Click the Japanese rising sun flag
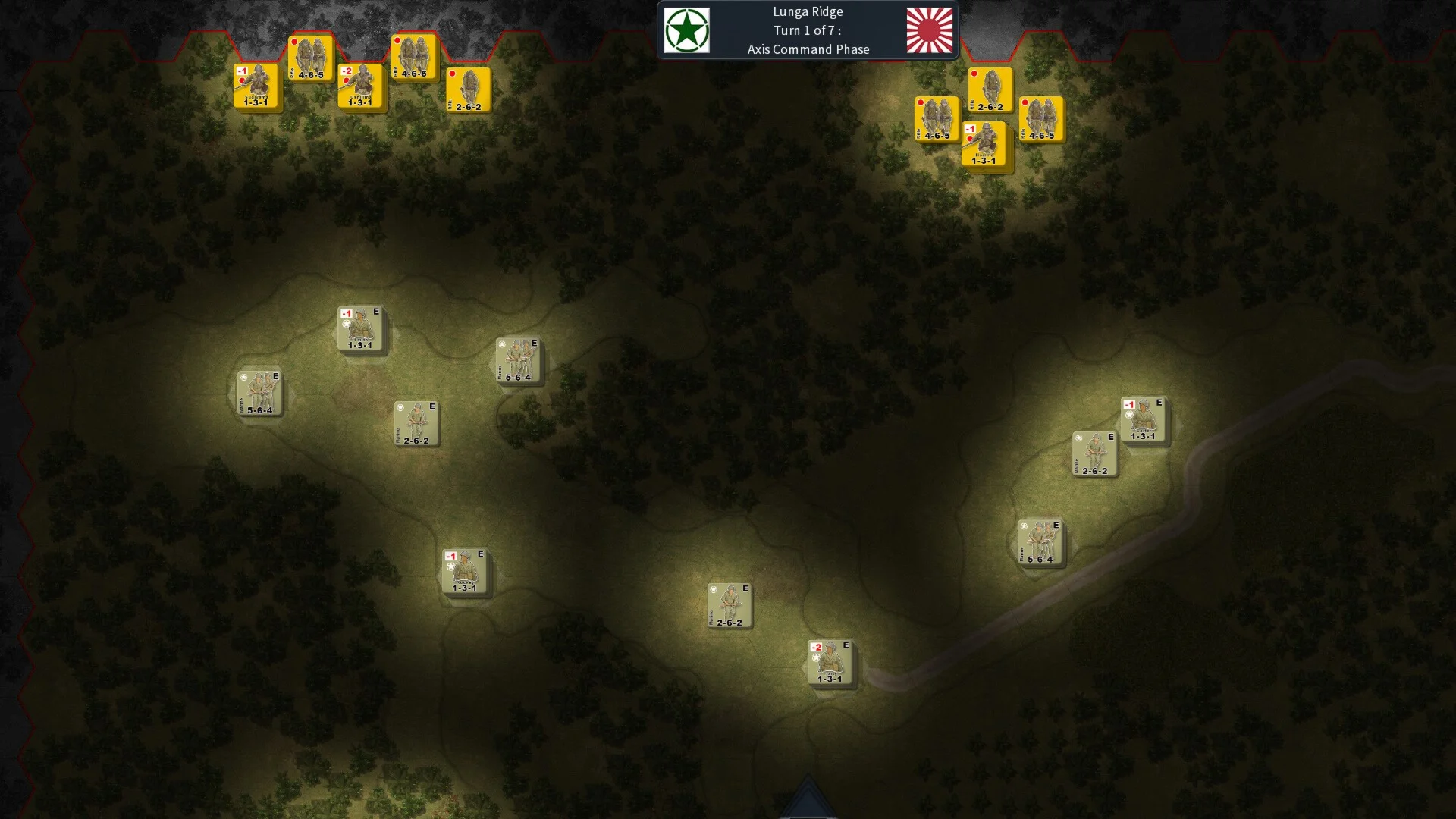The image size is (1456, 819). click(x=929, y=30)
